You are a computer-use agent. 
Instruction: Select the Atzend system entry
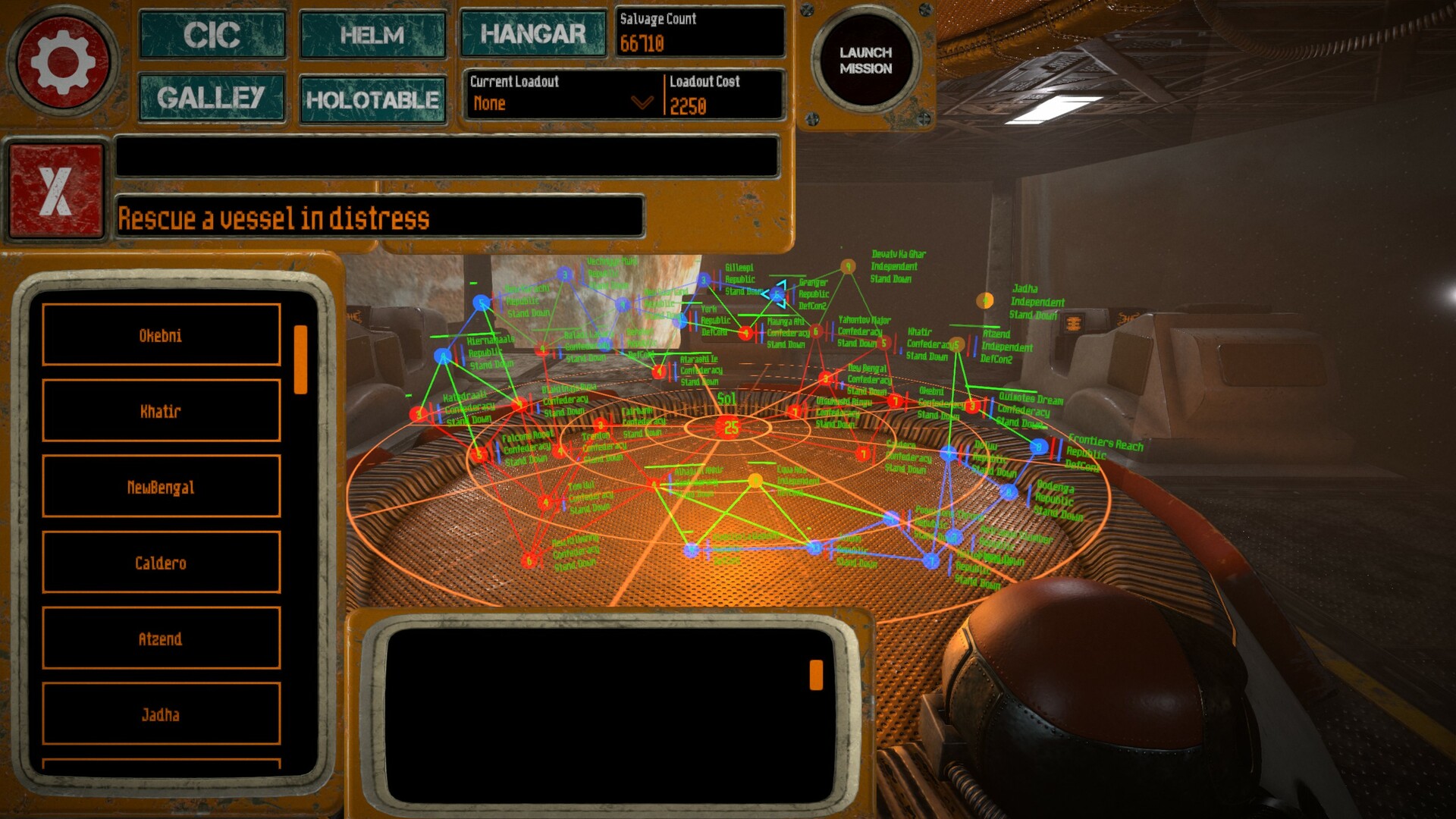(x=161, y=639)
